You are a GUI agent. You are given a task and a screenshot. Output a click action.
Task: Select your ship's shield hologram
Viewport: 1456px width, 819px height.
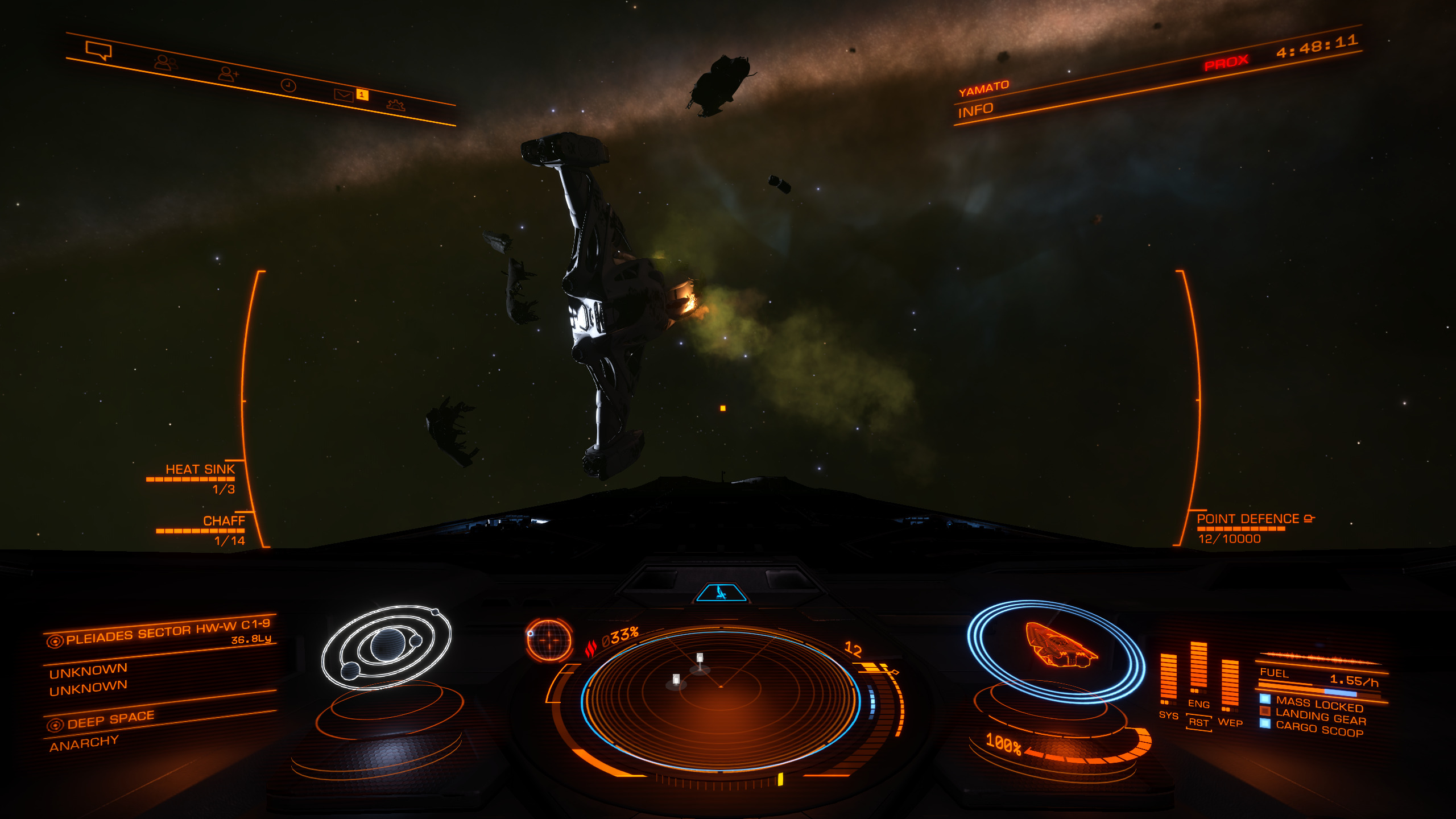1057,650
